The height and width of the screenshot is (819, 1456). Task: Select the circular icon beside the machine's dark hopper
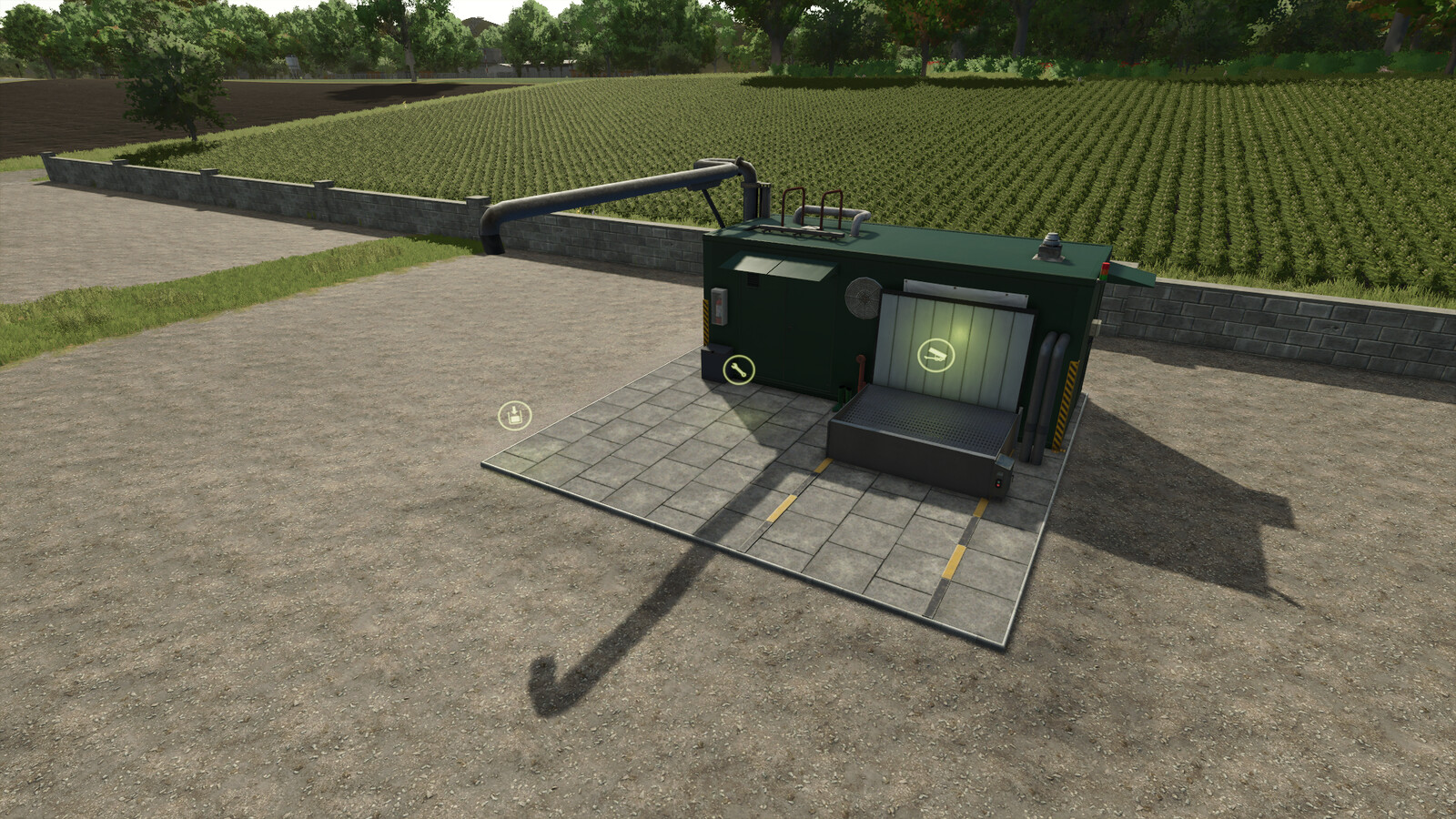tap(737, 369)
